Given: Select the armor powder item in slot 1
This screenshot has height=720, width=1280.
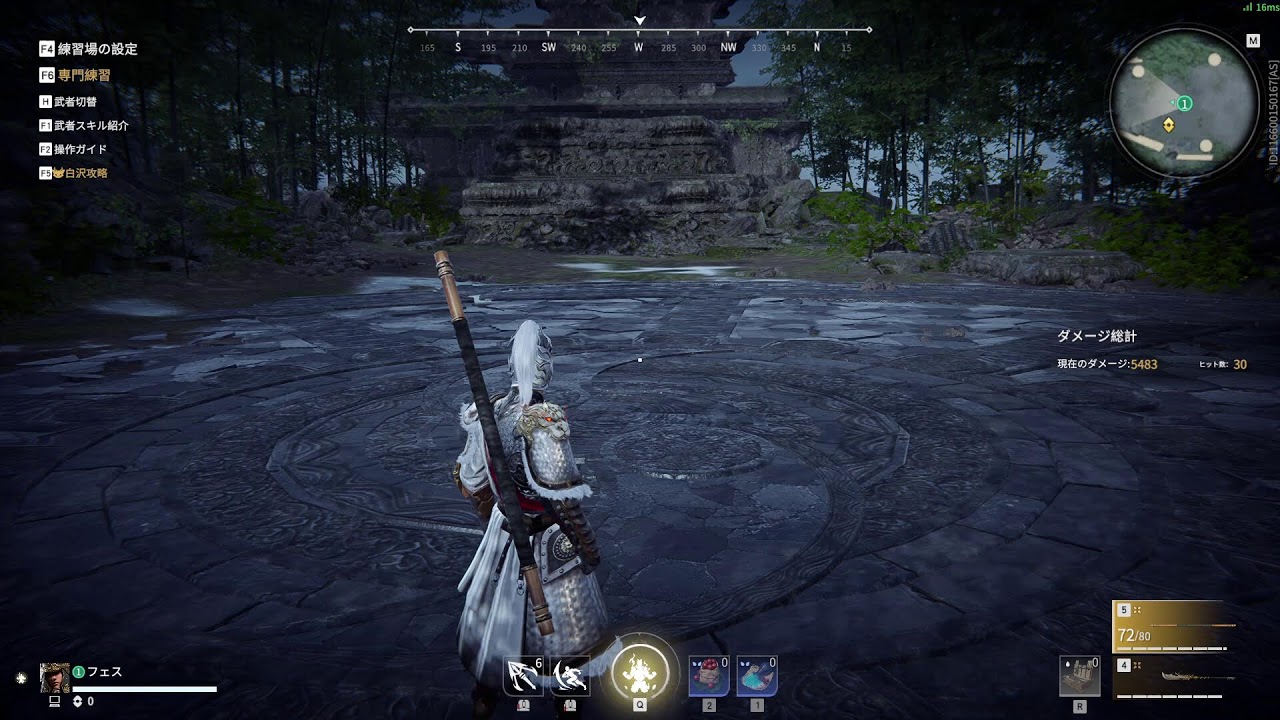Looking at the screenshot, I should pyautogui.click(x=756, y=676).
